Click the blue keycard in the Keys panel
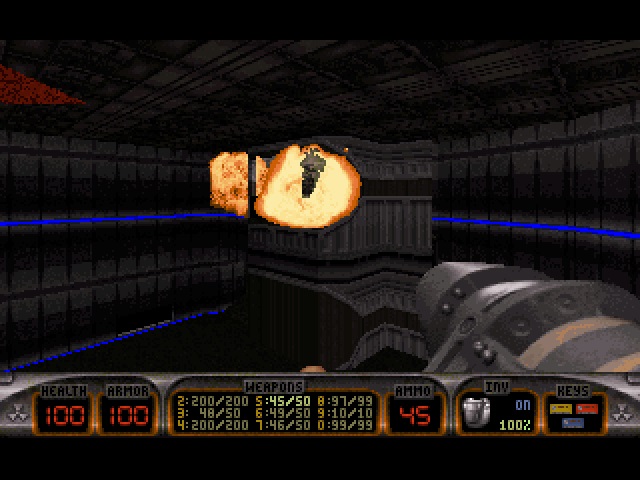Viewport: 640px width, 480px height. click(571, 423)
